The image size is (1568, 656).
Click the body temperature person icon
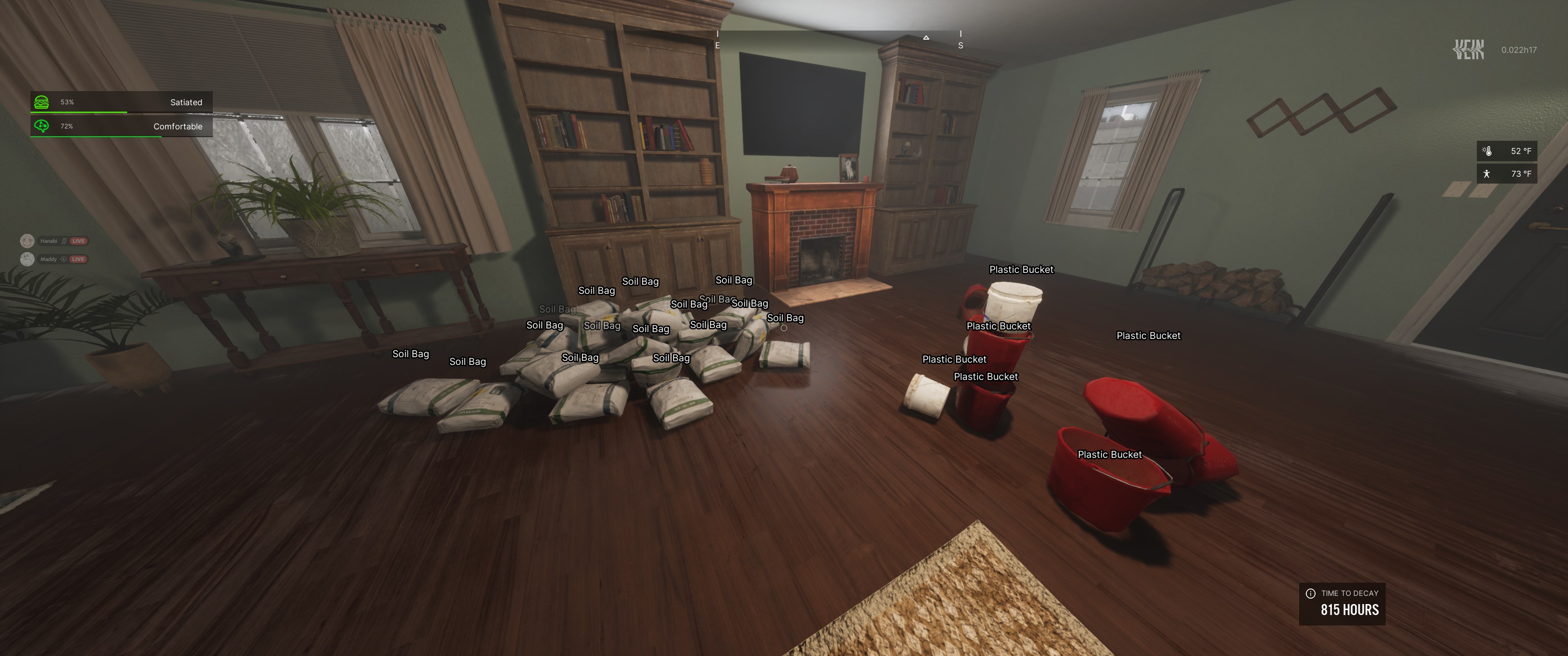pyautogui.click(x=1487, y=174)
